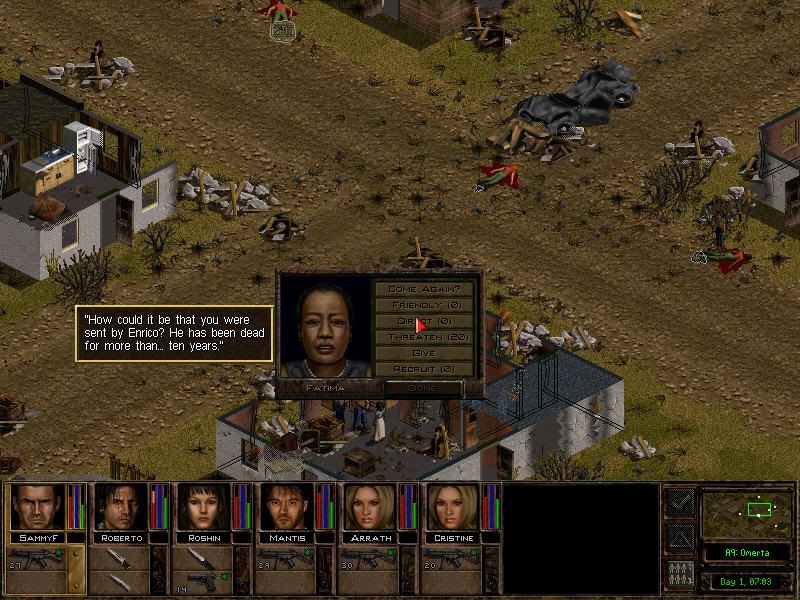Select Cristine's portrait

452,507
